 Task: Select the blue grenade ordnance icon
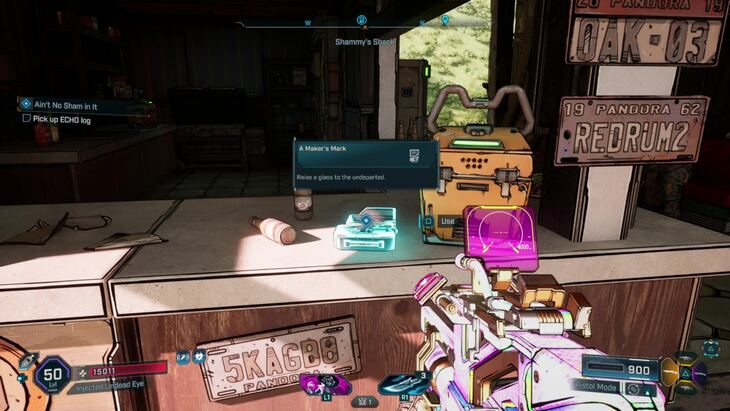point(403,384)
